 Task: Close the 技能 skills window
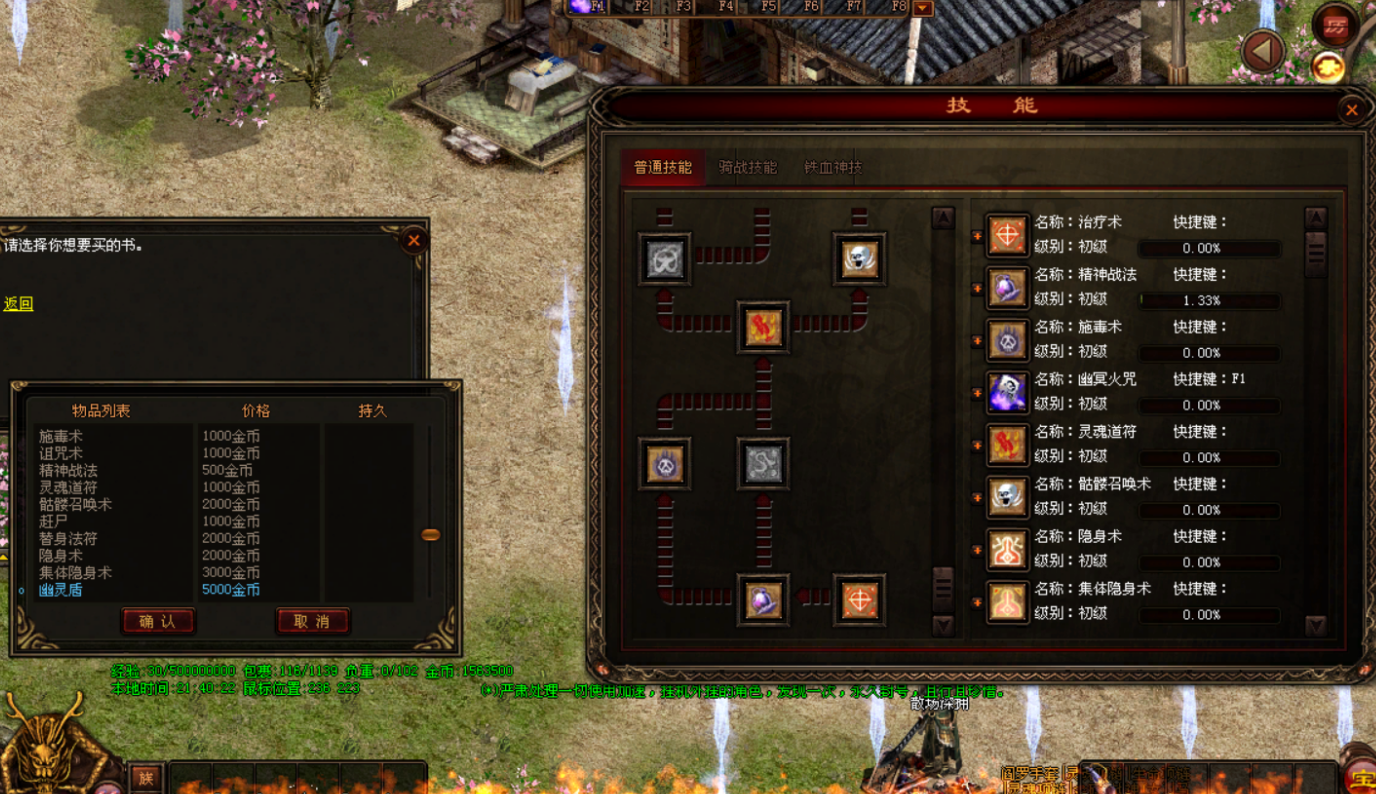[x=1351, y=110]
